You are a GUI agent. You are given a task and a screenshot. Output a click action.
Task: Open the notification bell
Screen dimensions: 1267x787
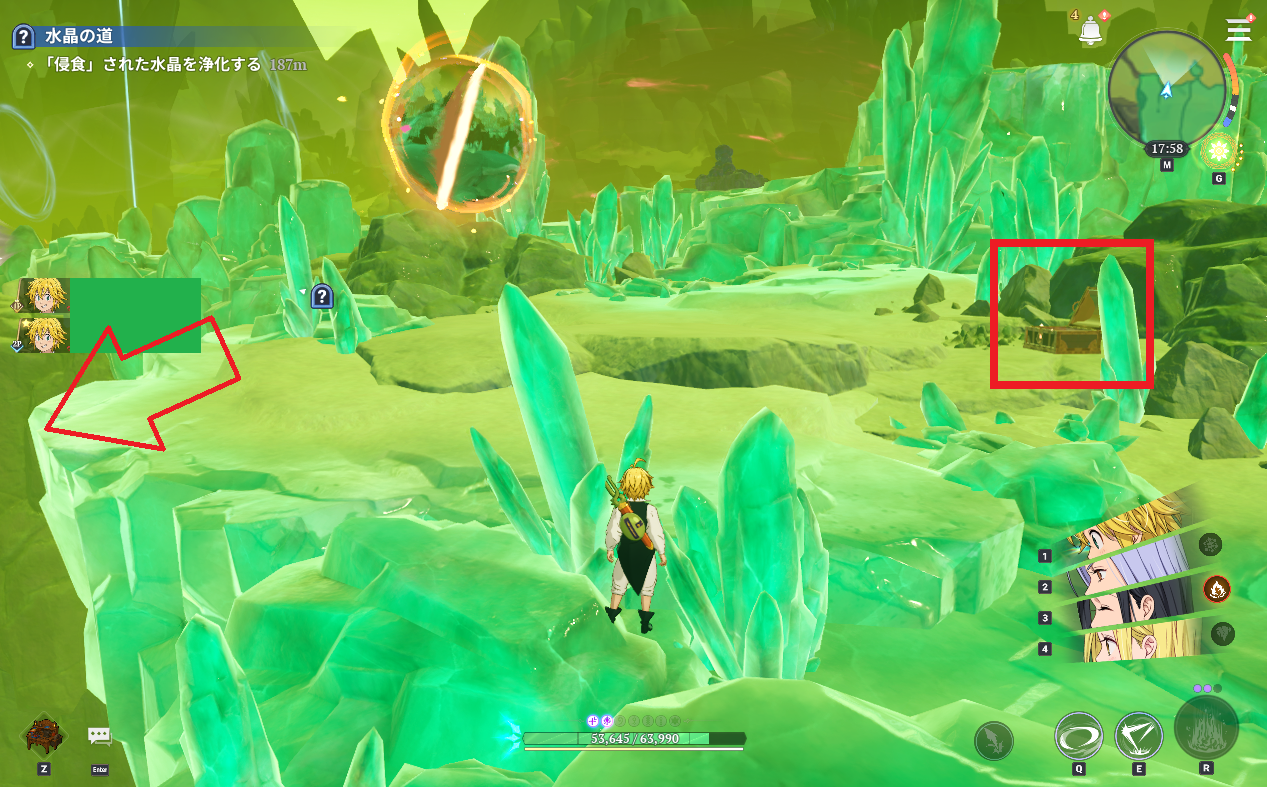(x=1089, y=29)
